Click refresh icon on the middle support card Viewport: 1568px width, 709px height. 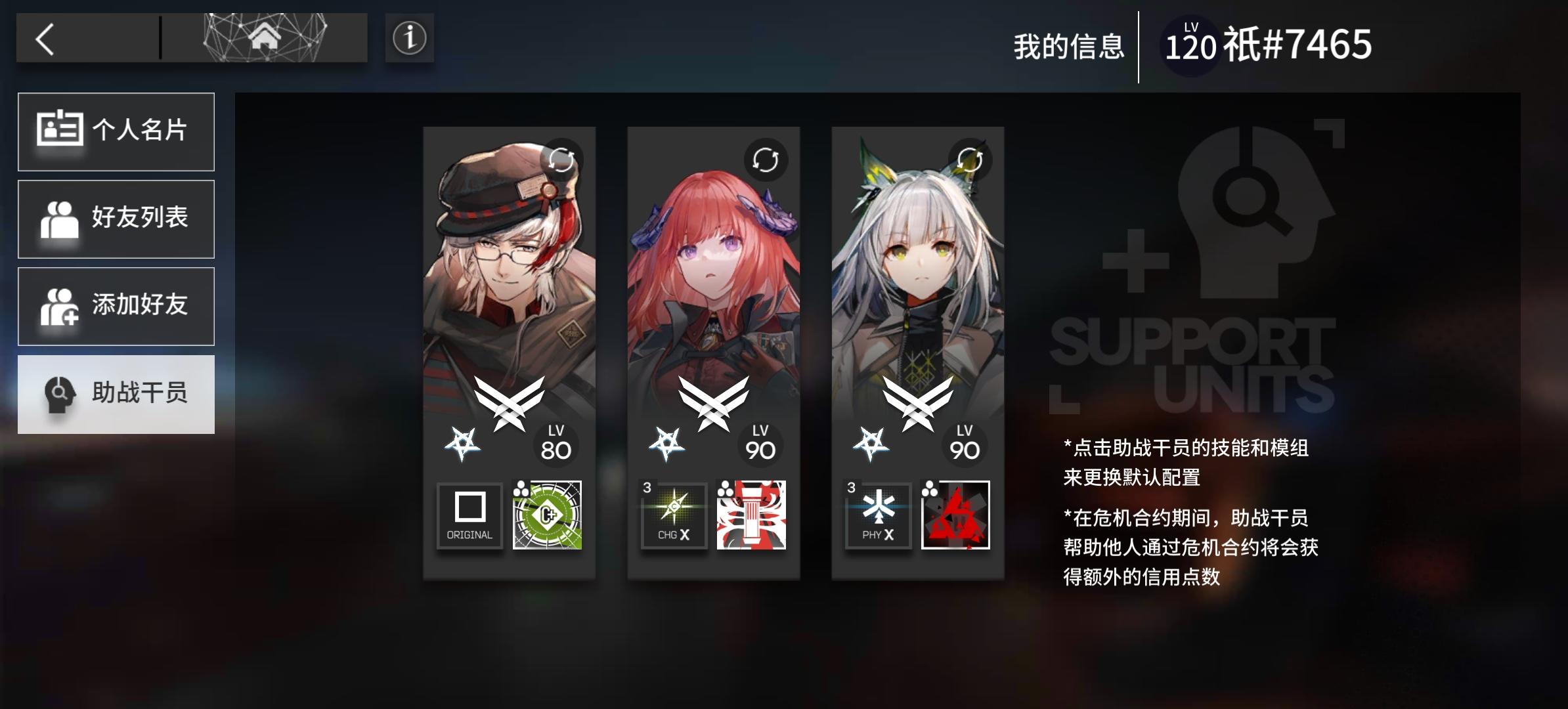pos(766,160)
